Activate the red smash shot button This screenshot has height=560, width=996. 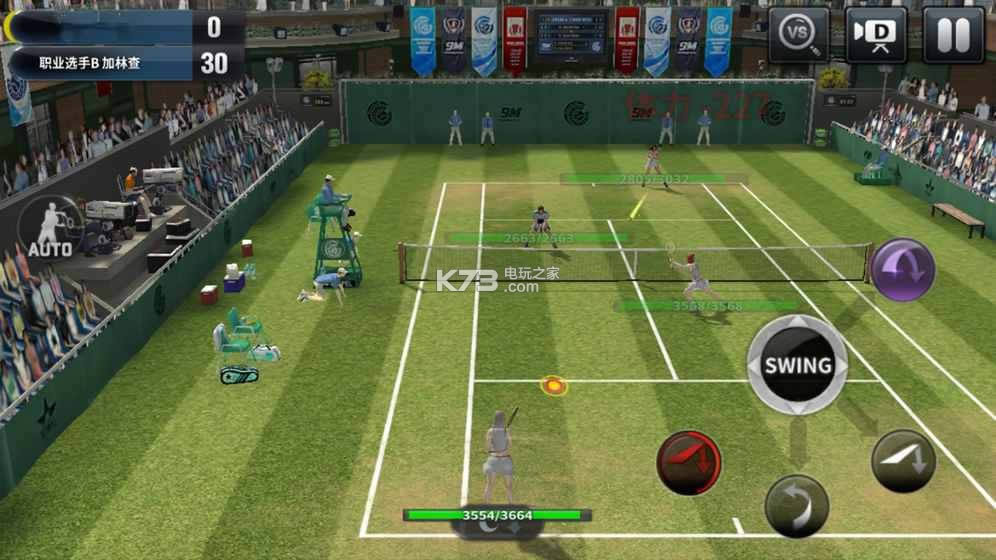click(689, 463)
